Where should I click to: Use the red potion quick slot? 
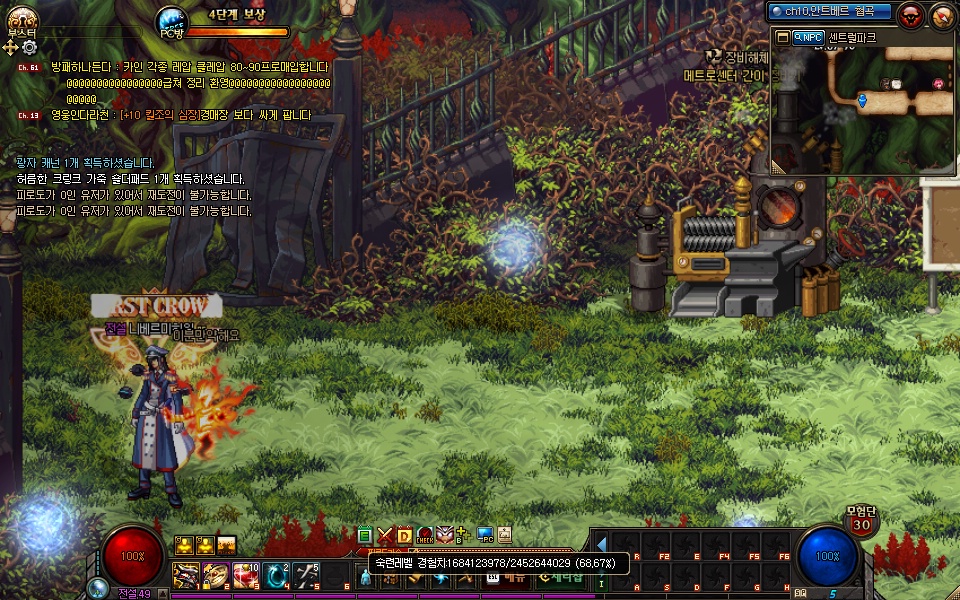point(246,575)
